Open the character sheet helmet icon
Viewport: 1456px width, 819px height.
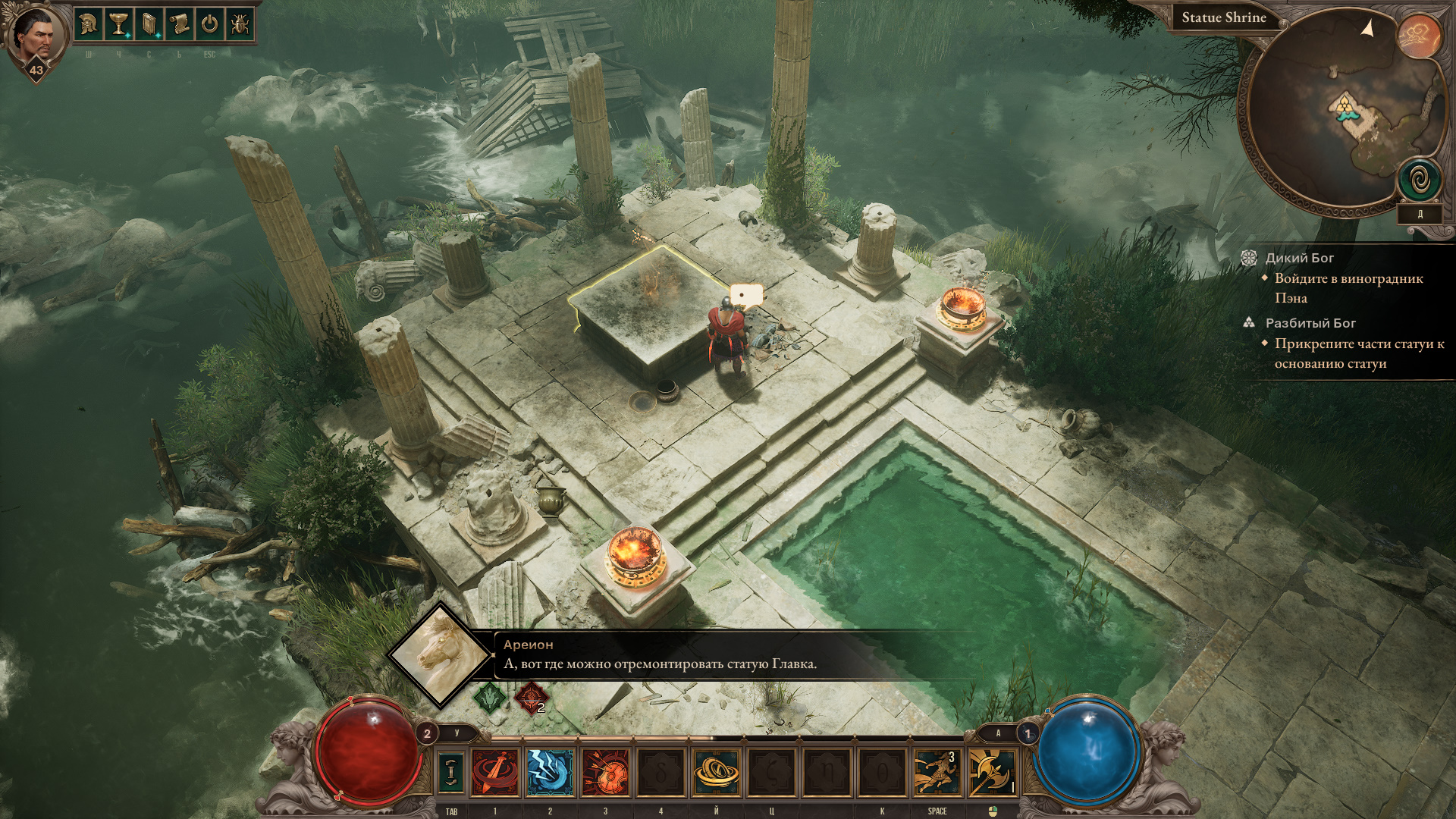pos(89,24)
